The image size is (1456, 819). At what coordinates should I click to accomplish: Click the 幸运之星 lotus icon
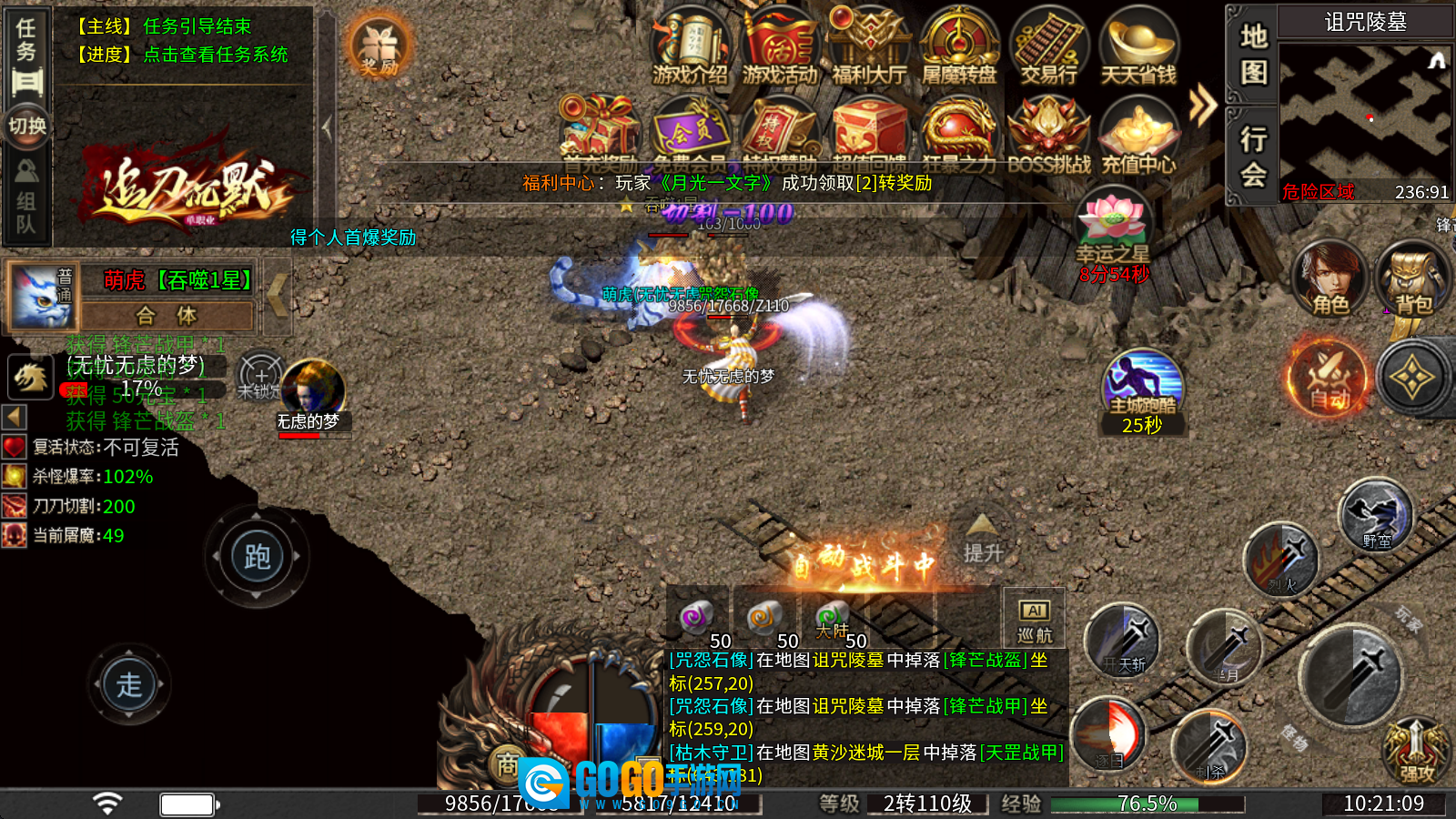1112,223
